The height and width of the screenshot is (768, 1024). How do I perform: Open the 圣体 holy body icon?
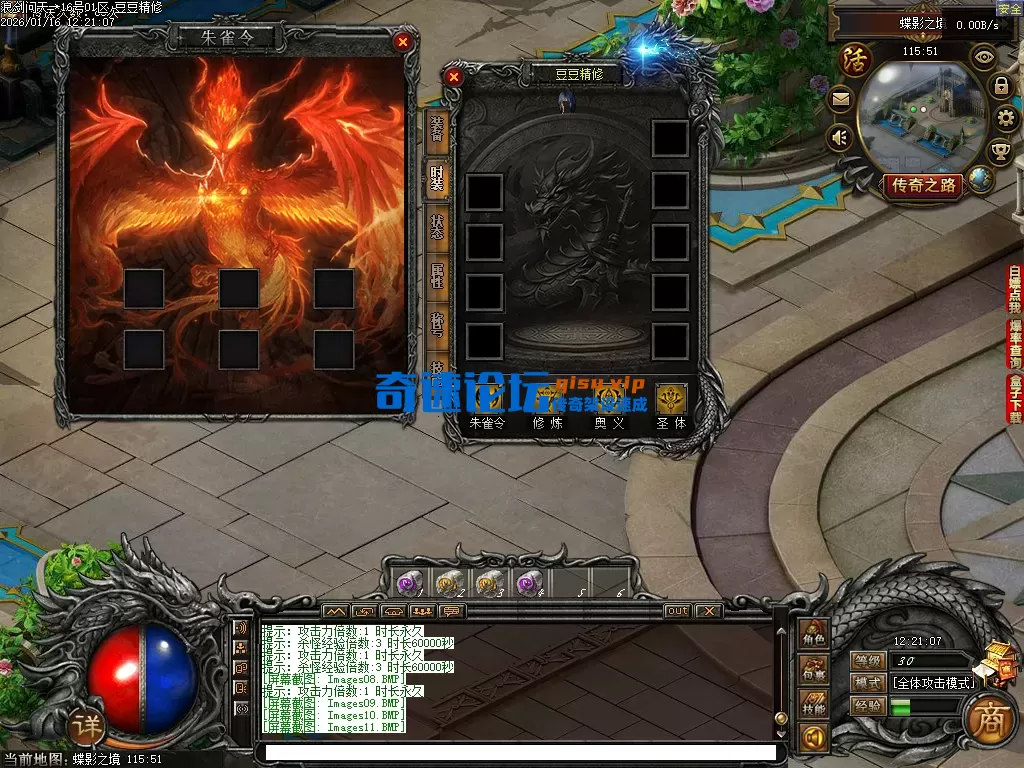pos(671,398)
